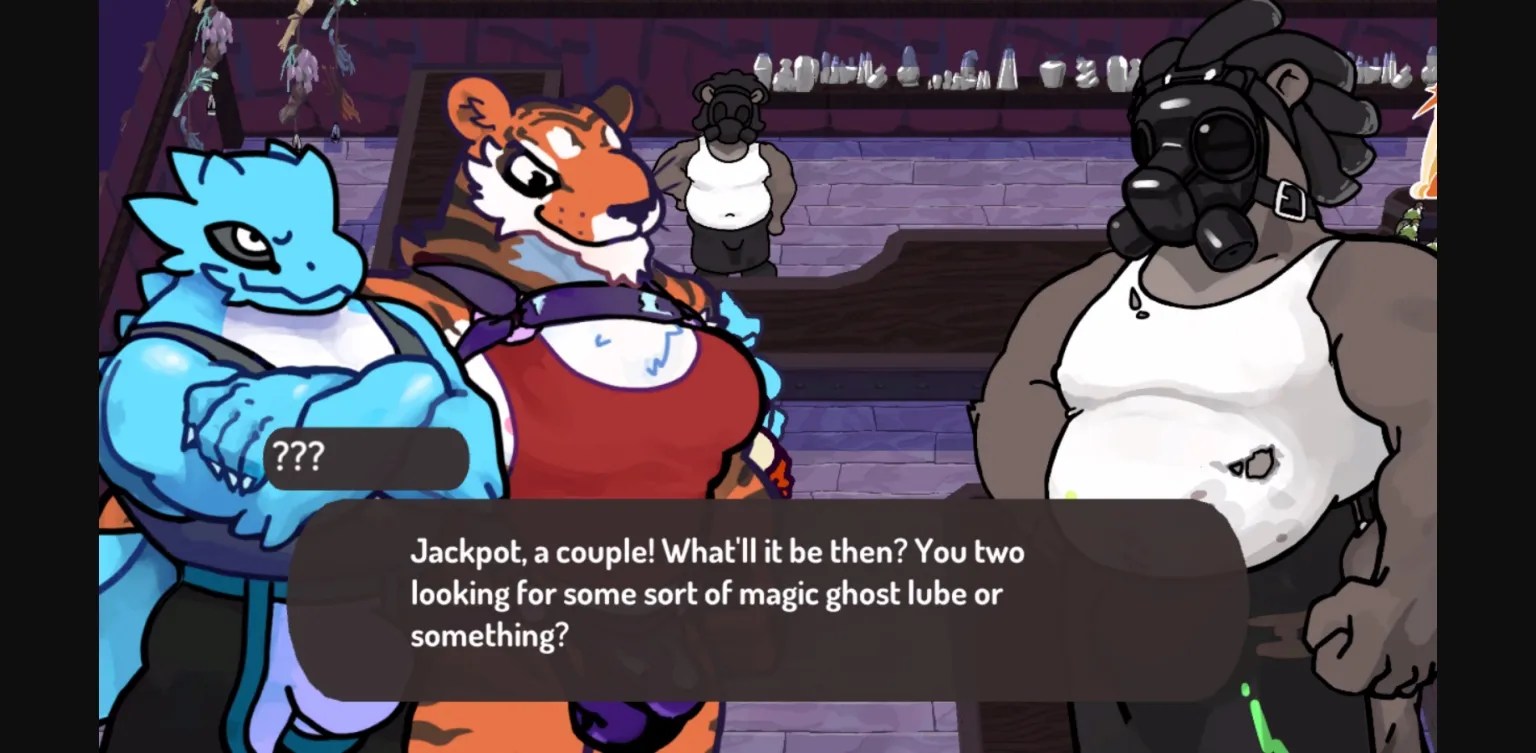Select the ??? speaker name tag
The image size is (1536, 753).
(295, 457)
